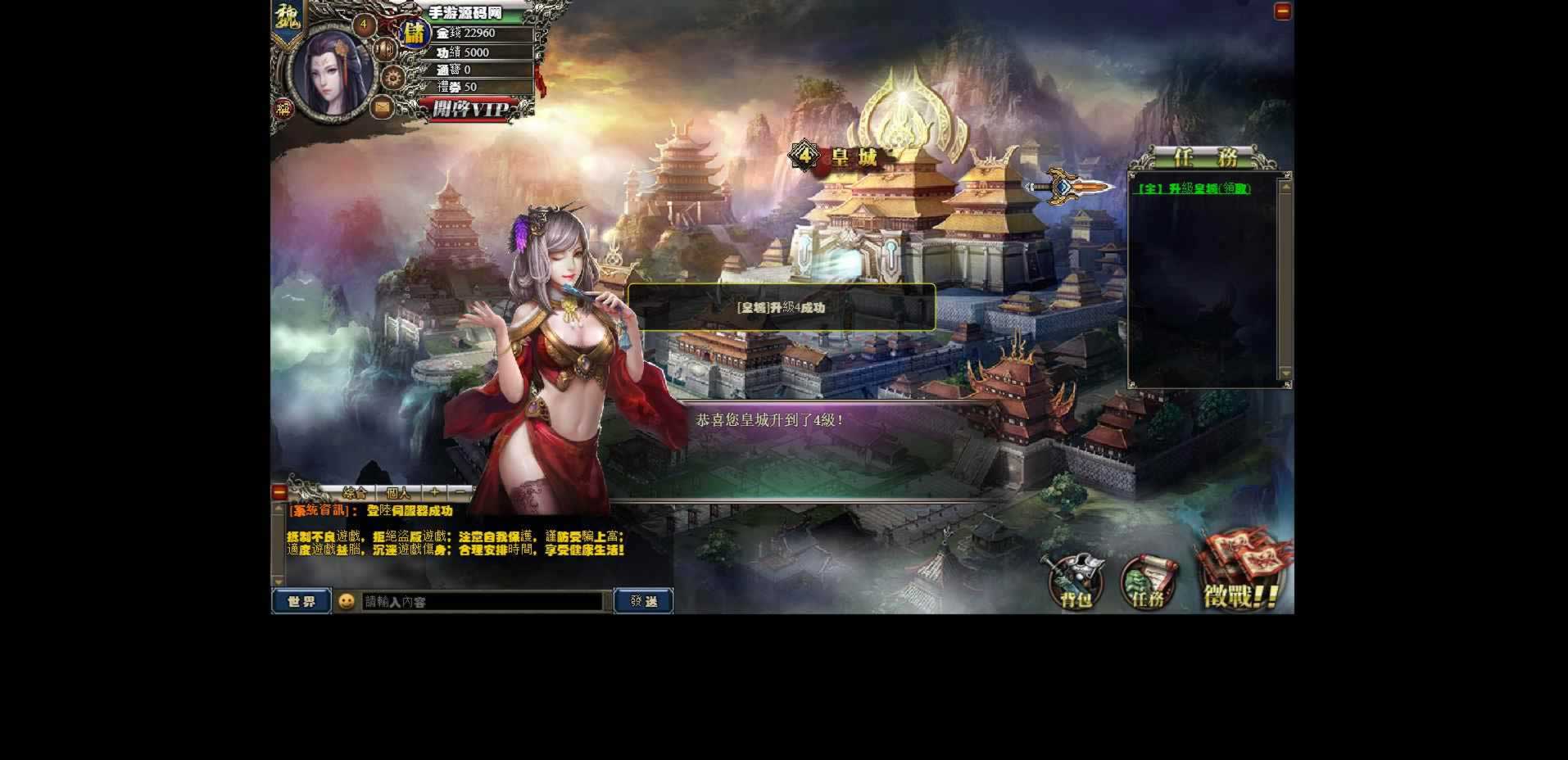Switch to the 個人 chat tab
The height and width of the screenshot is (760, 1568).
click(398, 493)
